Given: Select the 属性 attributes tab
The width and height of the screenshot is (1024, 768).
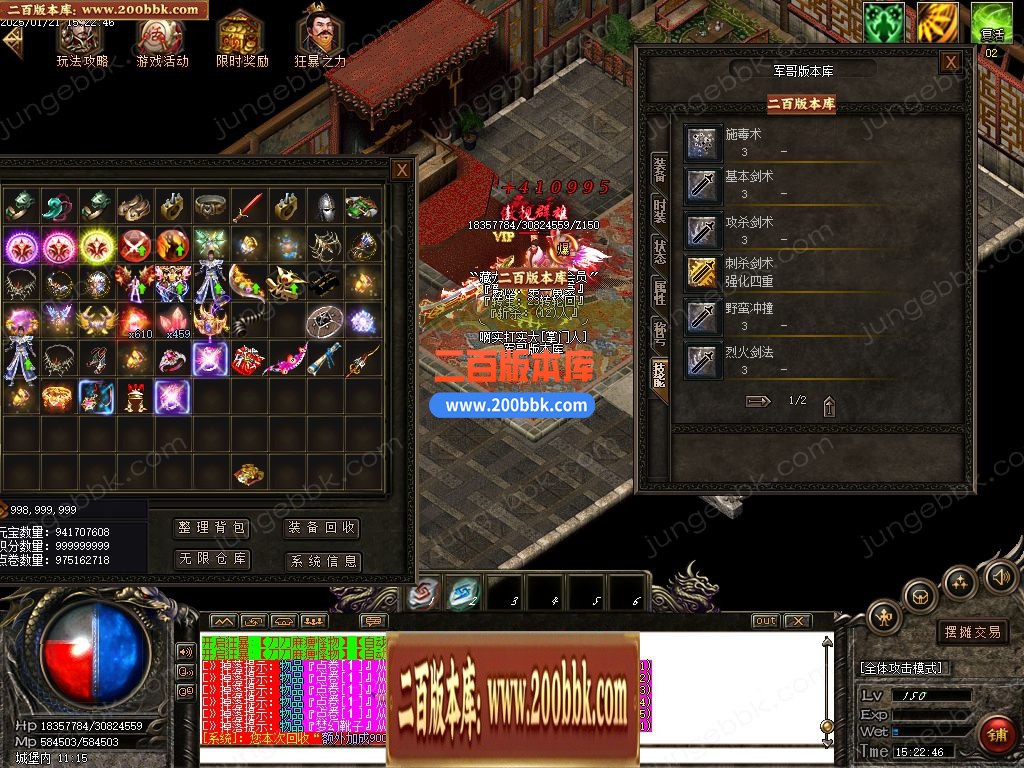Looking at the screenshot, I should [659, 292].
